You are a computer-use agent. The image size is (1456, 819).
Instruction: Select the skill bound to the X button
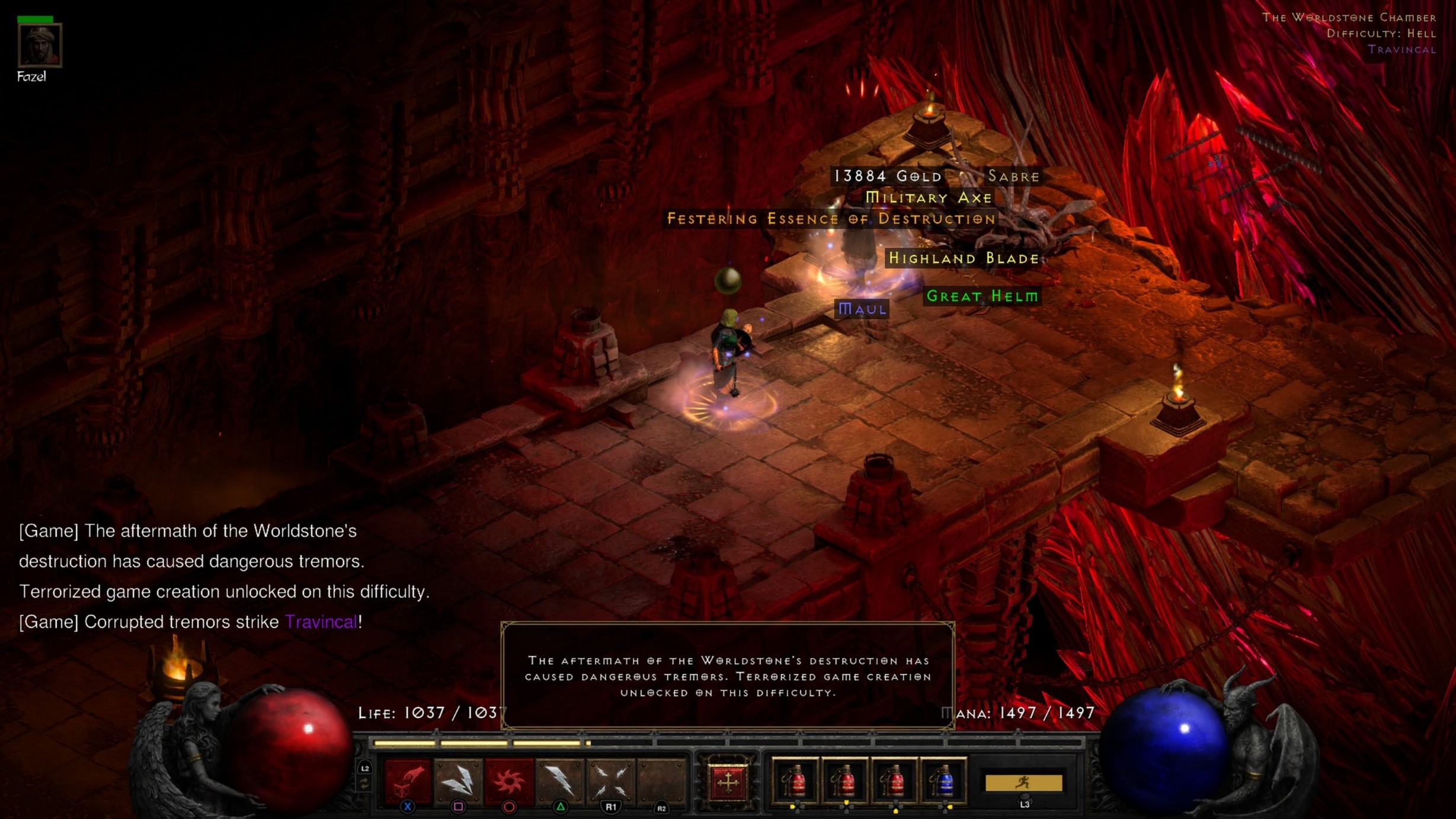click(407, 781)
